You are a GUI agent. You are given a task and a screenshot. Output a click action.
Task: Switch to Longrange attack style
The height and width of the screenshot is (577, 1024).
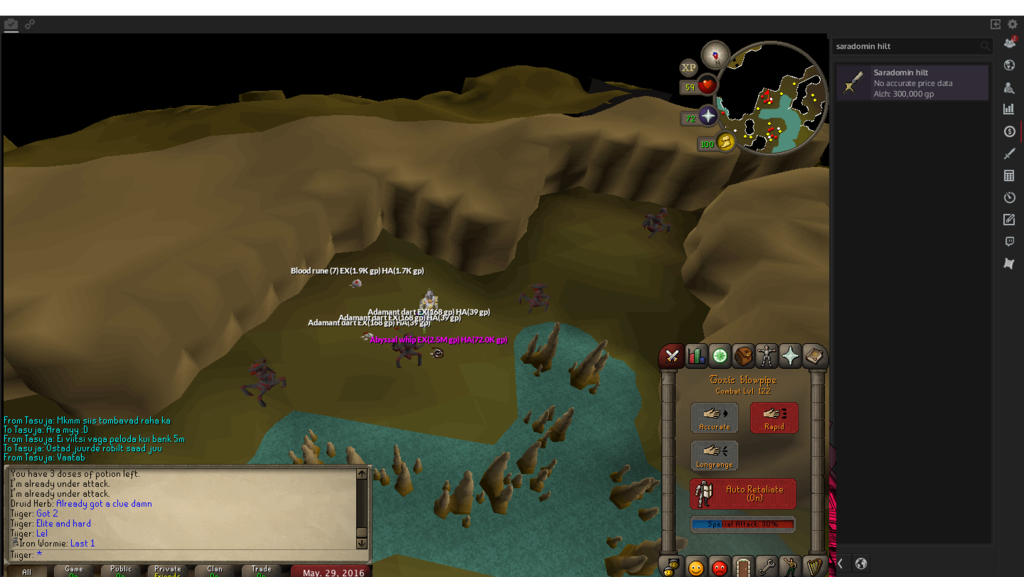coord(714,455)
